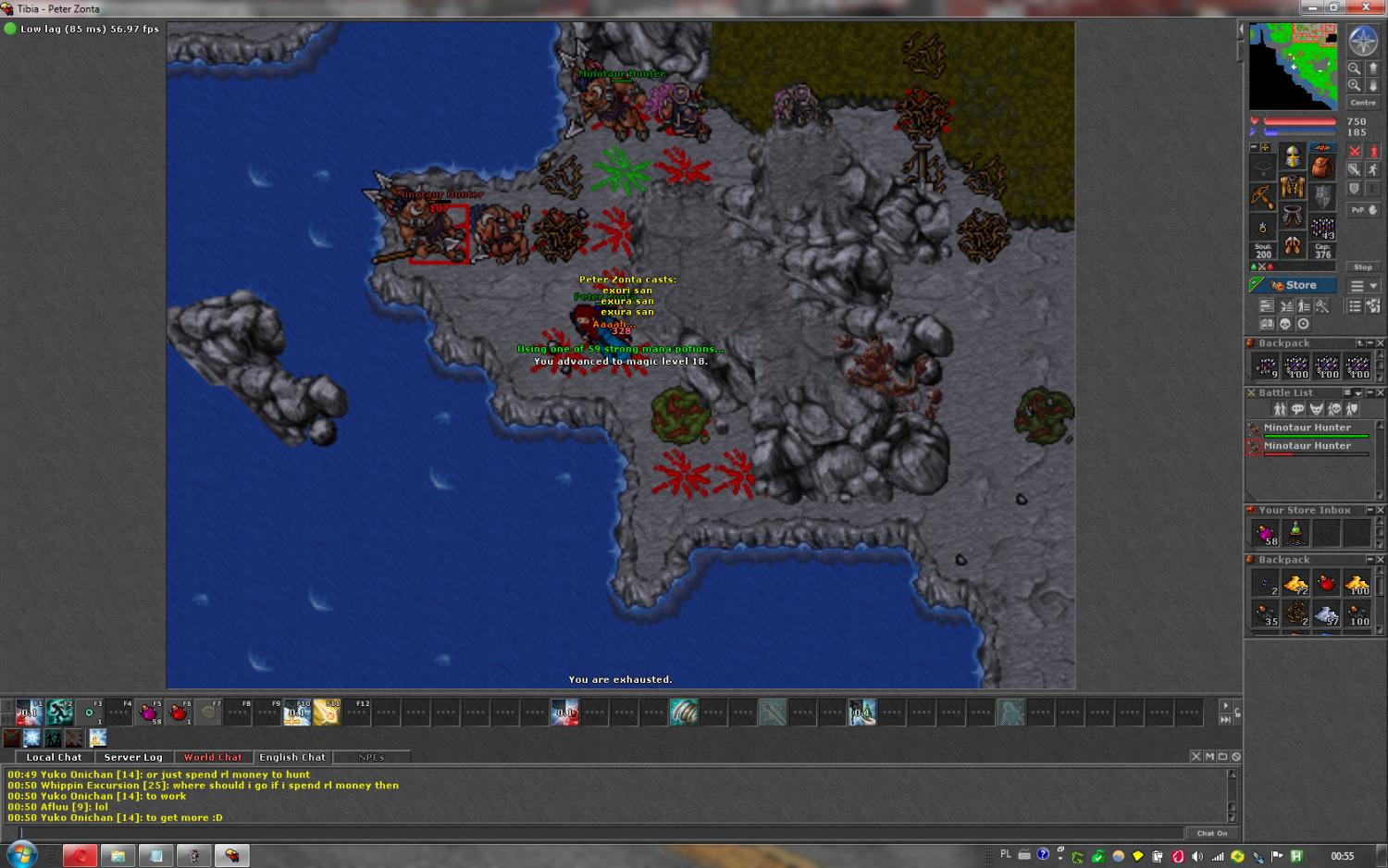
Task: Switch to the Local Chat tab
Action: [x=54, y=757]
